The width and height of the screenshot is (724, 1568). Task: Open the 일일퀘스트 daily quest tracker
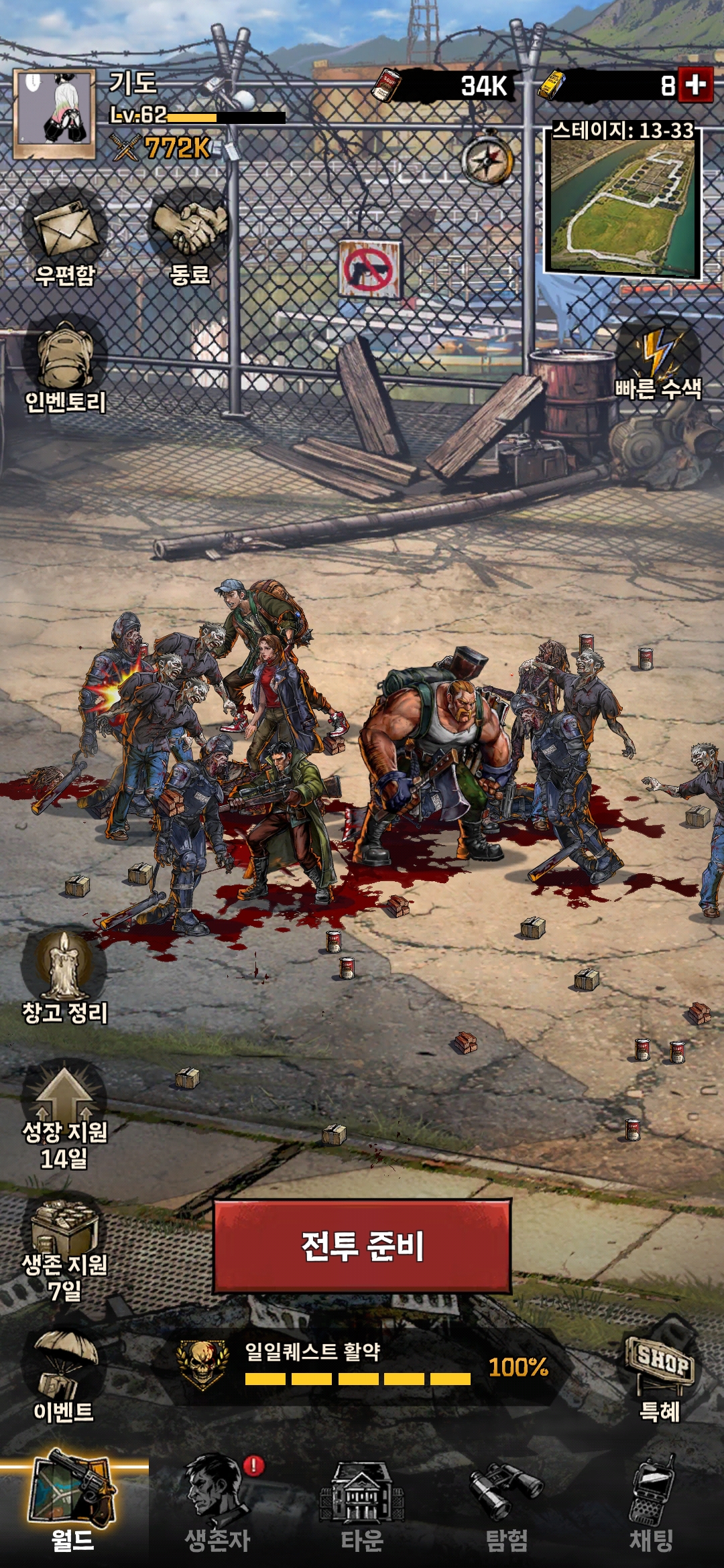tap(362, 1367)
